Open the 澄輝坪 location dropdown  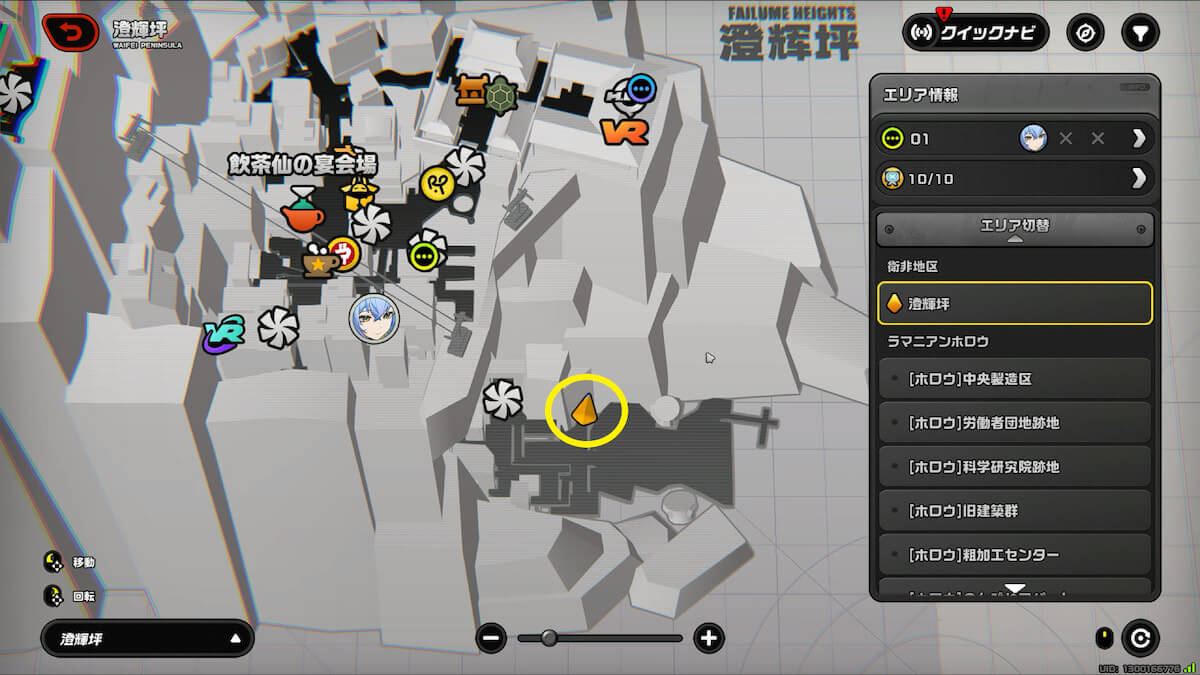(x=147, y=638)
